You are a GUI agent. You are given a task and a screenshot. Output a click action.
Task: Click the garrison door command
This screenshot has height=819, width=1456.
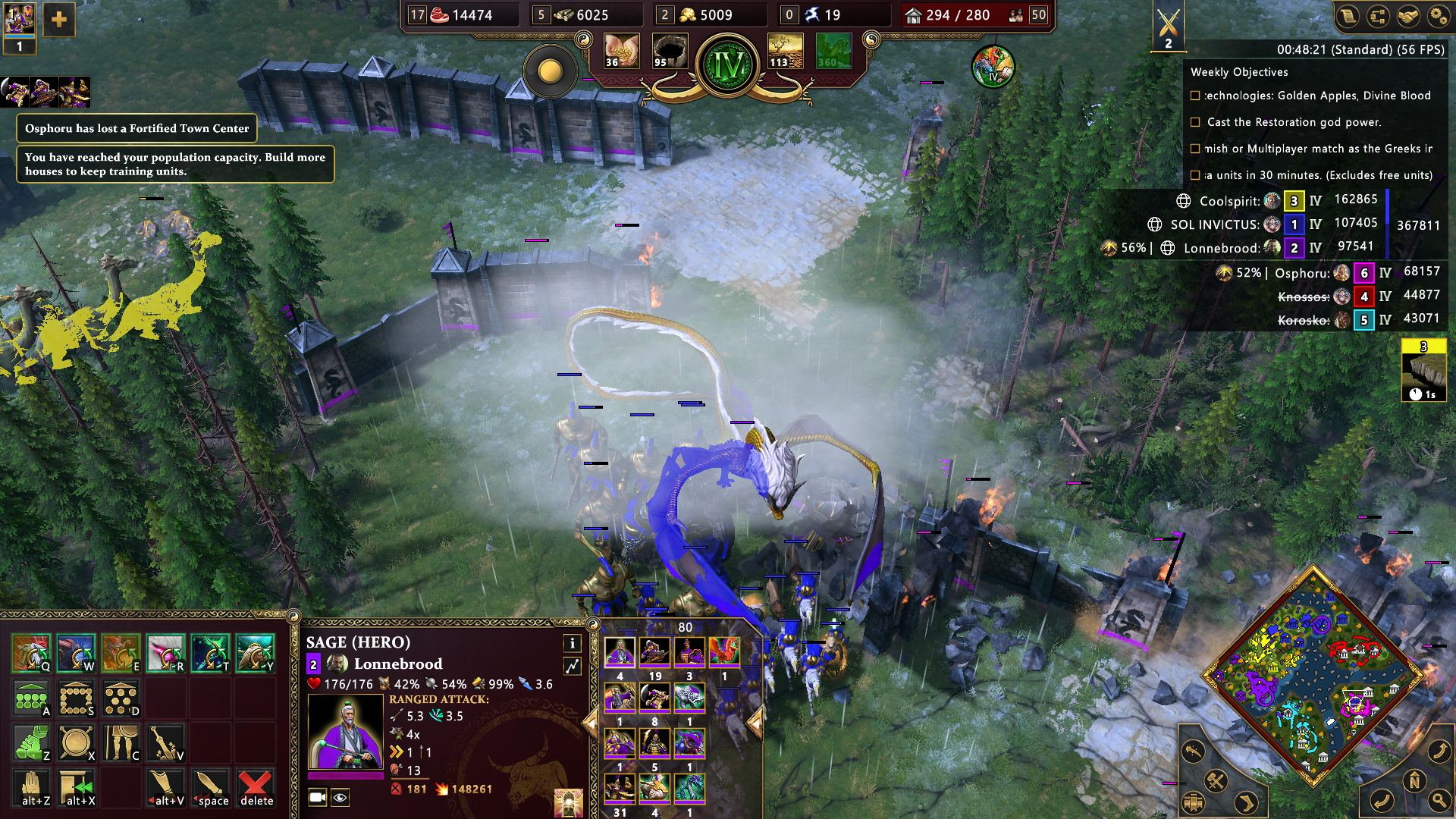click(77, 788)
